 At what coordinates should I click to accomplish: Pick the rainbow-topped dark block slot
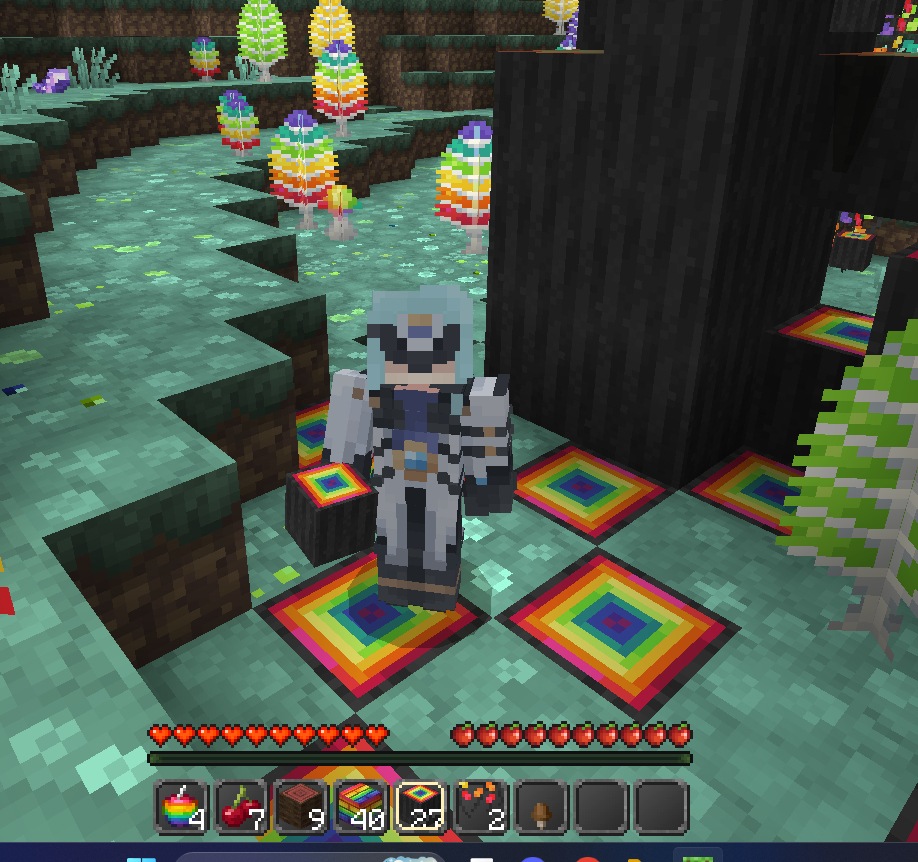pos(421,807)
